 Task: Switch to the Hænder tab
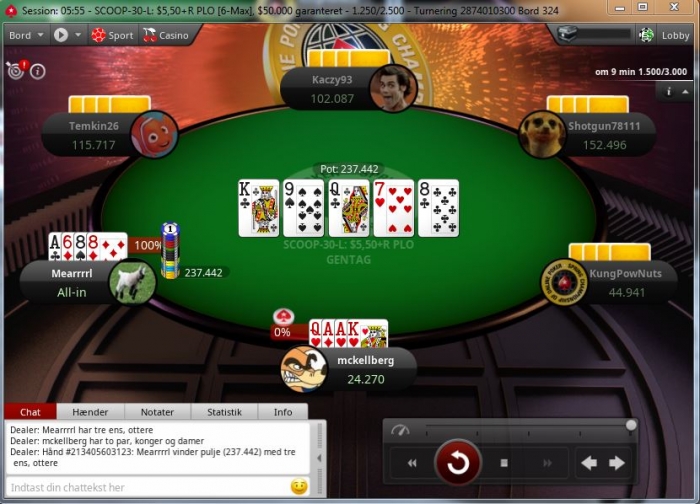point(90,411)
